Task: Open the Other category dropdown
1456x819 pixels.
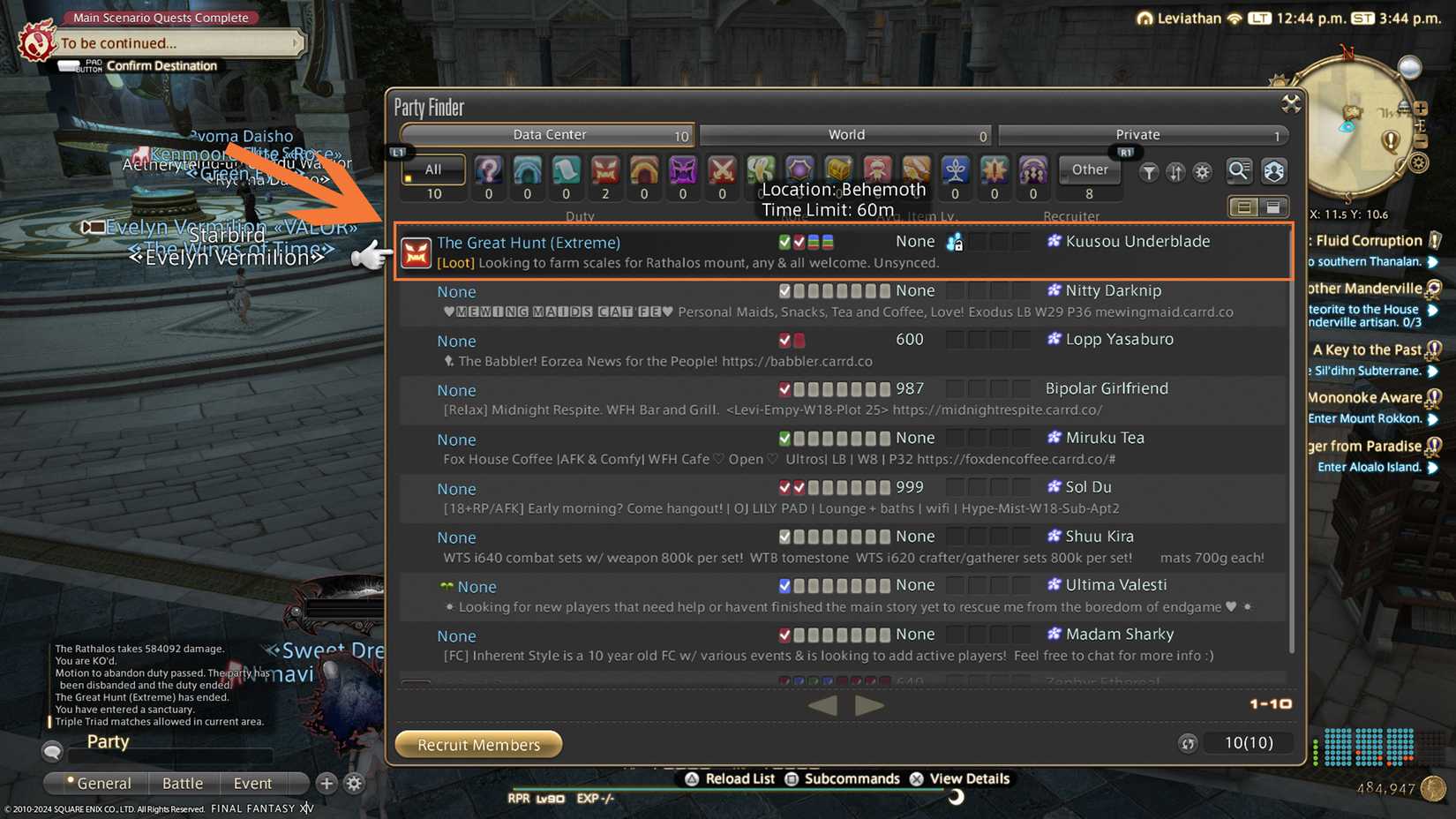Action: pyautogui.click(x=1089, y=169)
